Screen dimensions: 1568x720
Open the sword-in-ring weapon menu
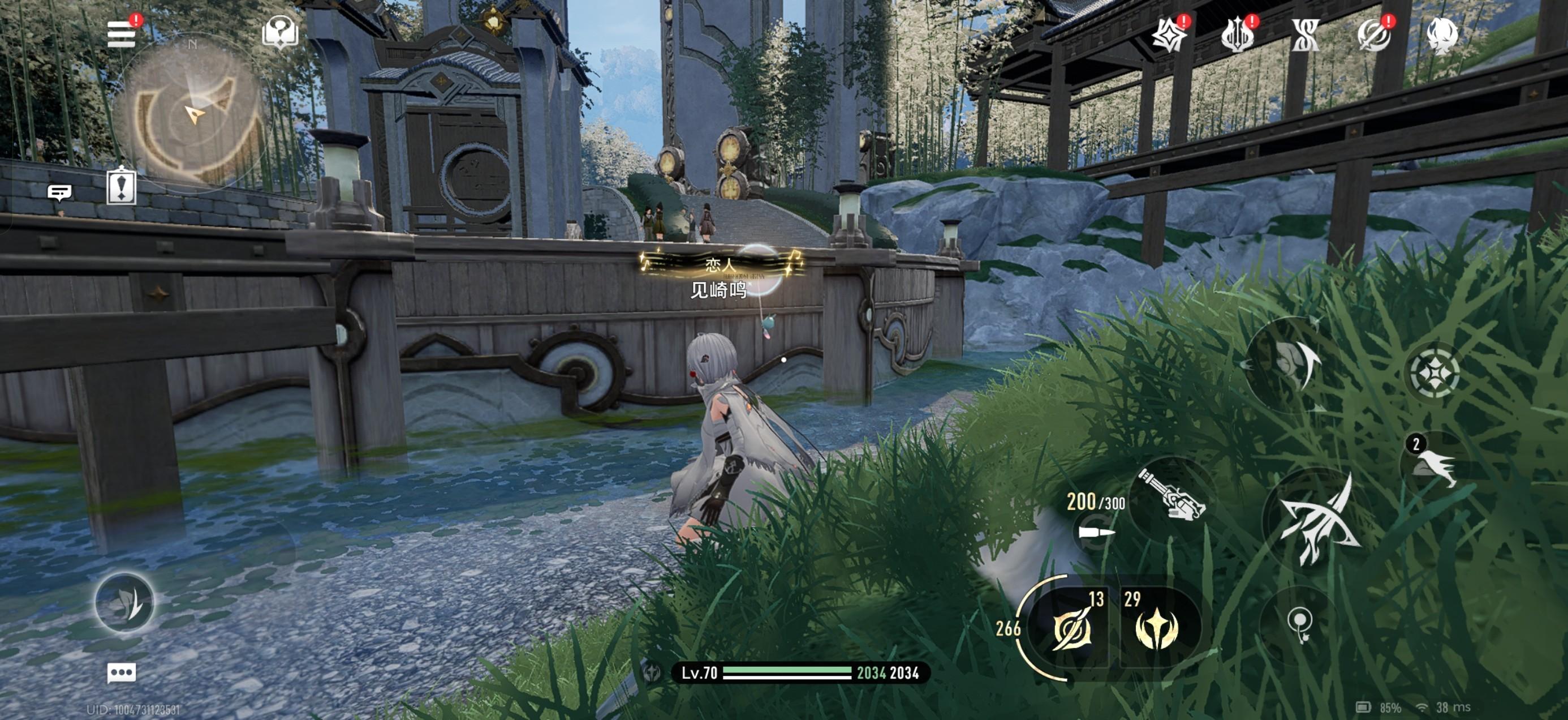(1374, 35)
